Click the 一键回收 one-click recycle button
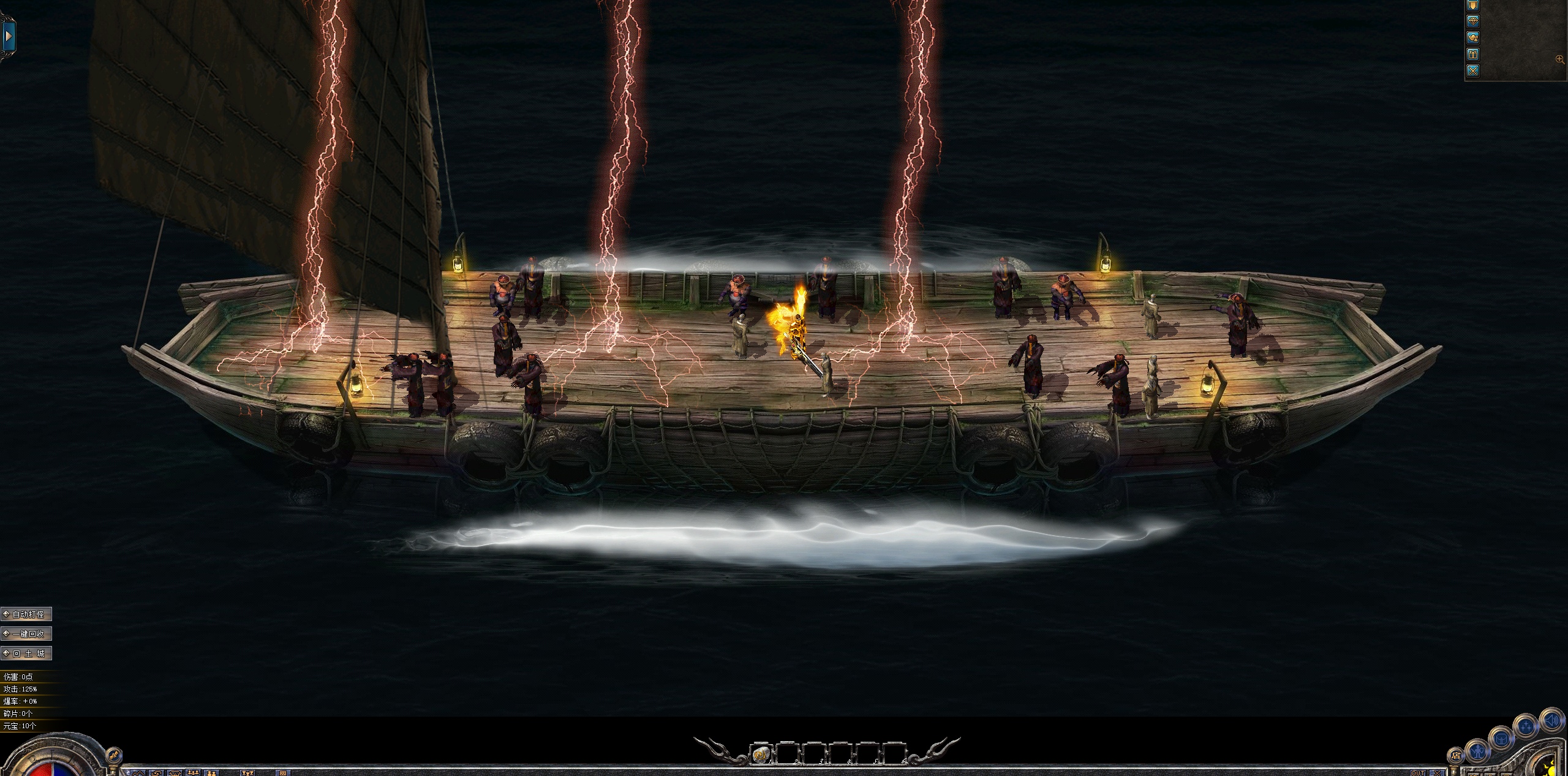 pos(26,634)
